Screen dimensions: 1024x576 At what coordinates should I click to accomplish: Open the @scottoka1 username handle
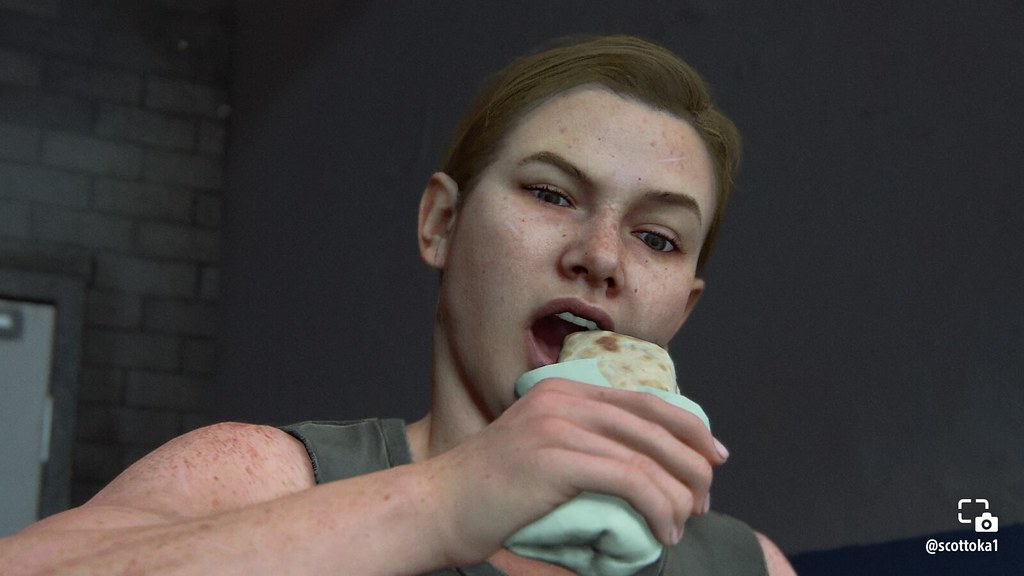[961, 546]
